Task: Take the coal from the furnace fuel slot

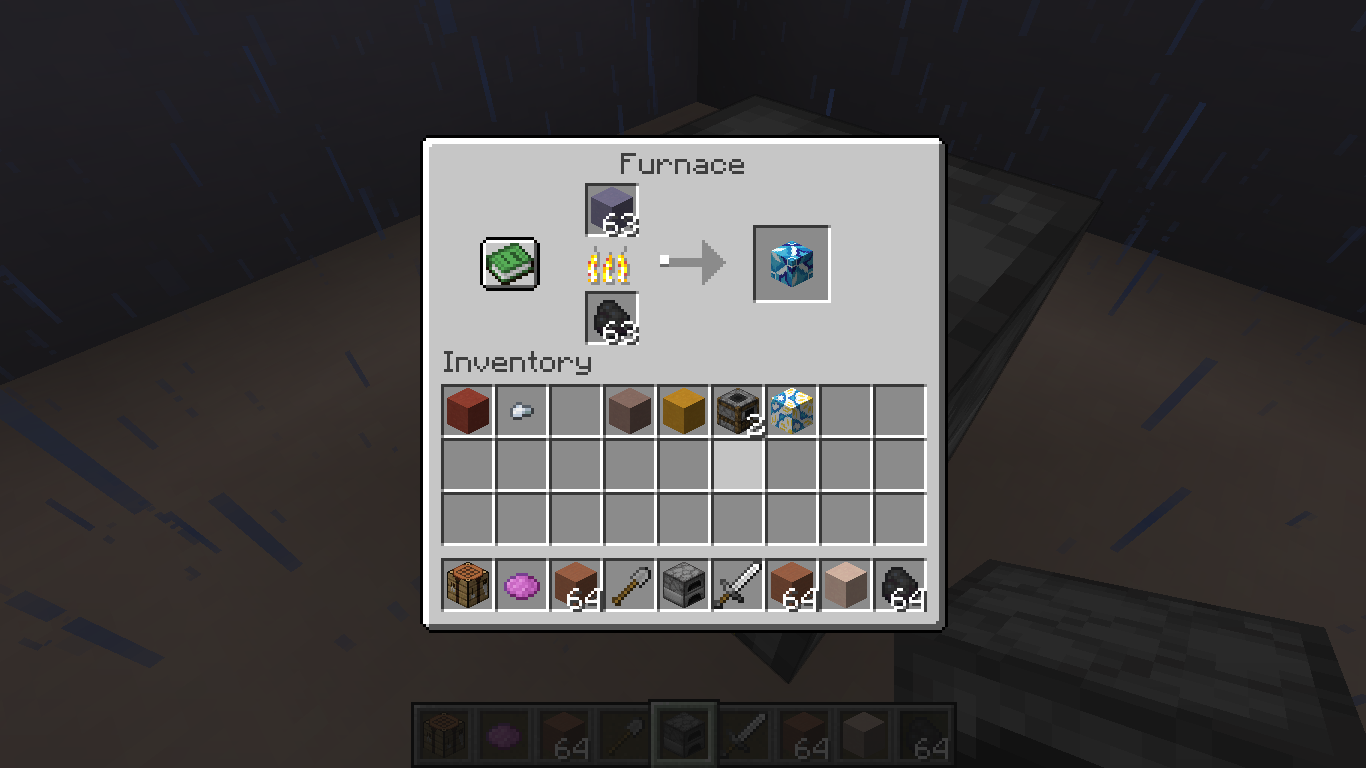Action: pyautogui.click(x=611, y=318)
